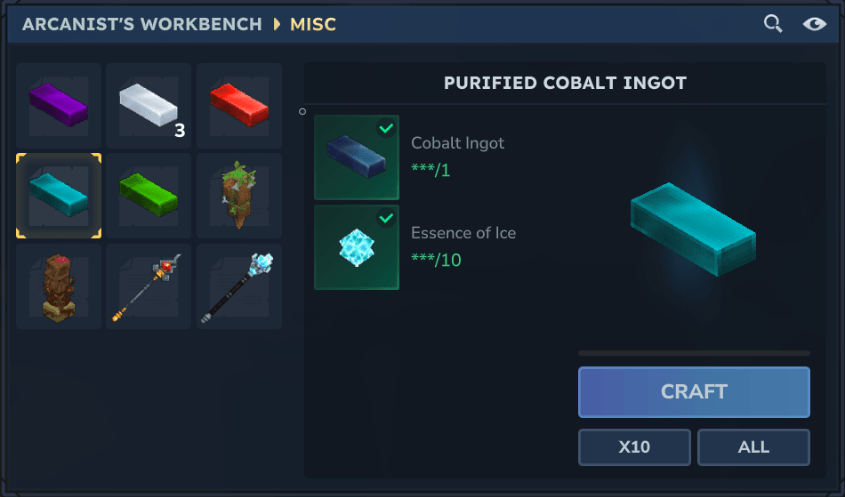Select the MISC category breadcrumb
845x497 pixels.
(x=313, y=24)
